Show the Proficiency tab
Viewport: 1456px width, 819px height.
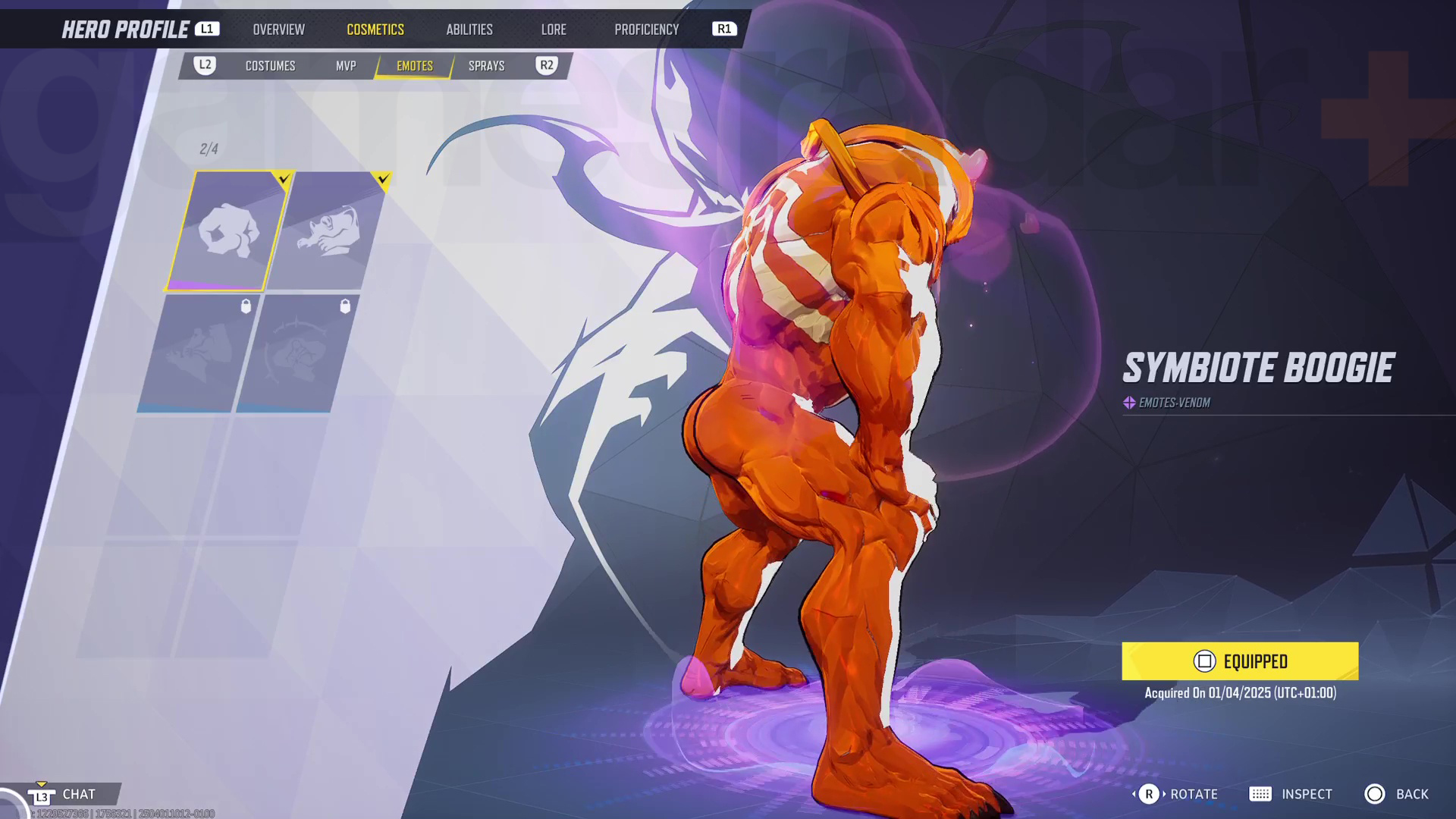coord(646,30)
